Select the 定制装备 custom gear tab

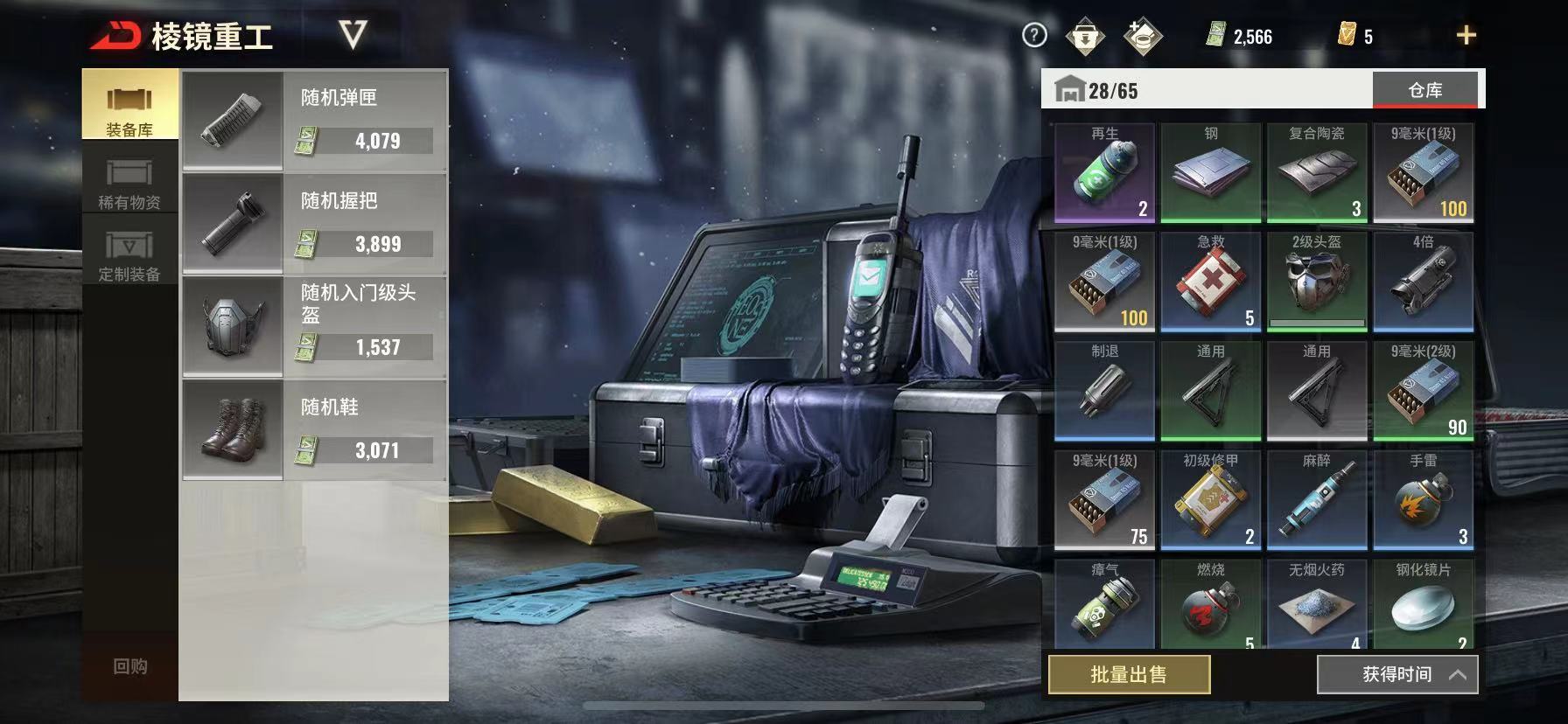click(129, 254)
